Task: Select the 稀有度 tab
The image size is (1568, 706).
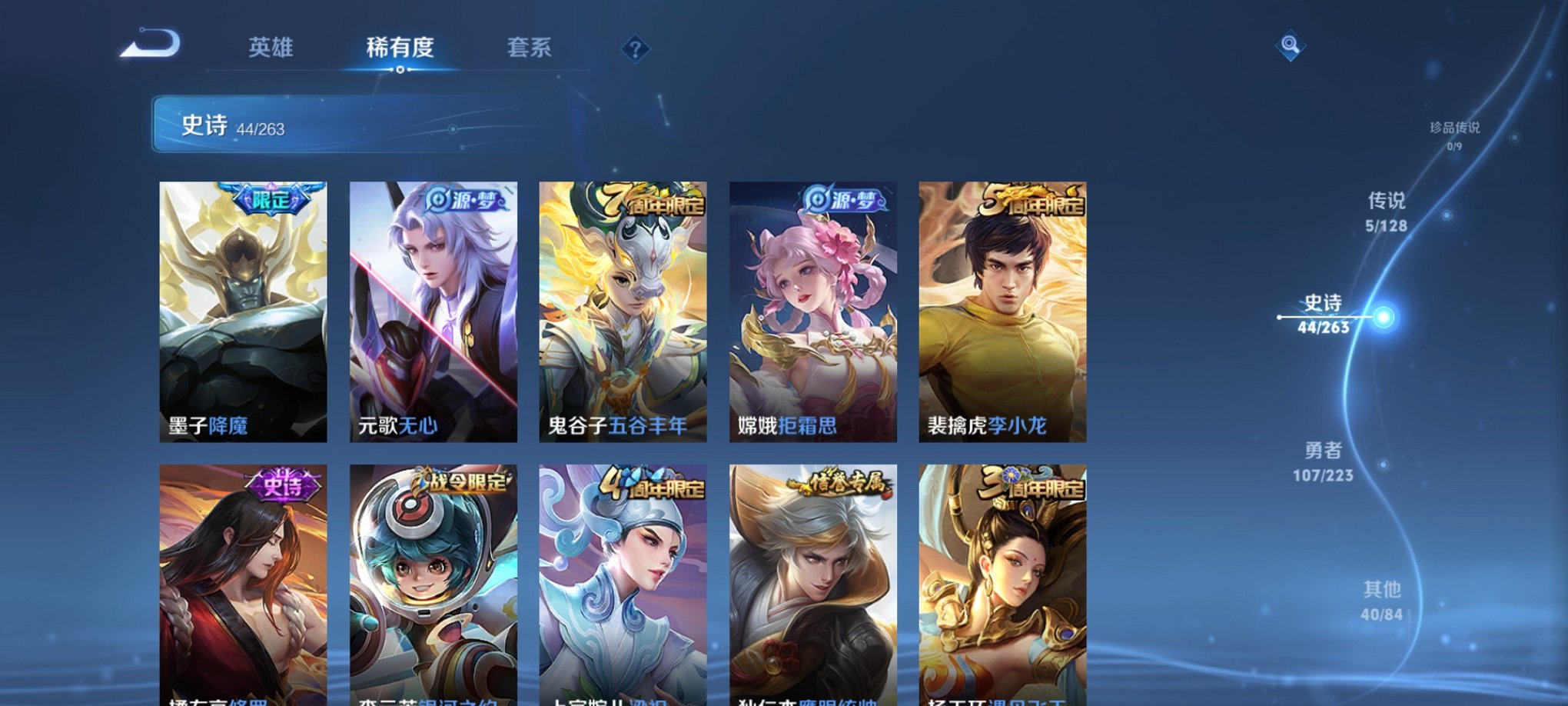Action: pos(399,48)
